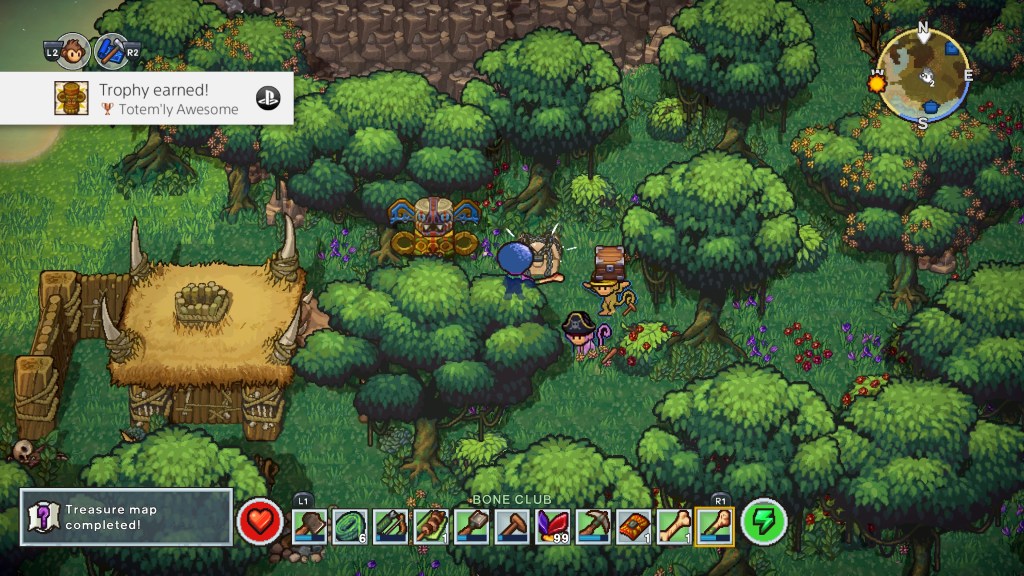This screenshot has height=576, width=1024.
Task: Open the Trophy earned notification
Action: (147, 98)
